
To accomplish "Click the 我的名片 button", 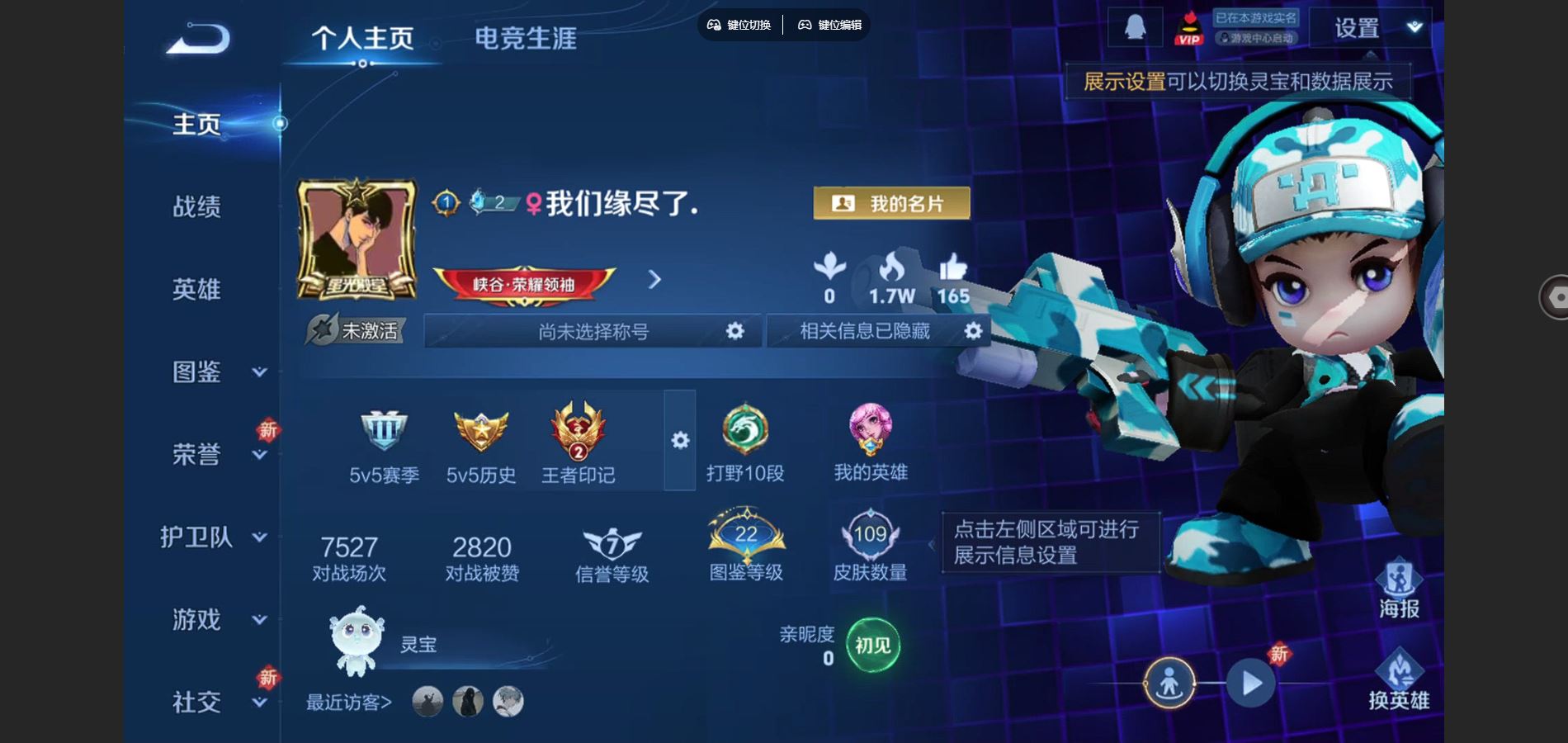I will [891, 203].
